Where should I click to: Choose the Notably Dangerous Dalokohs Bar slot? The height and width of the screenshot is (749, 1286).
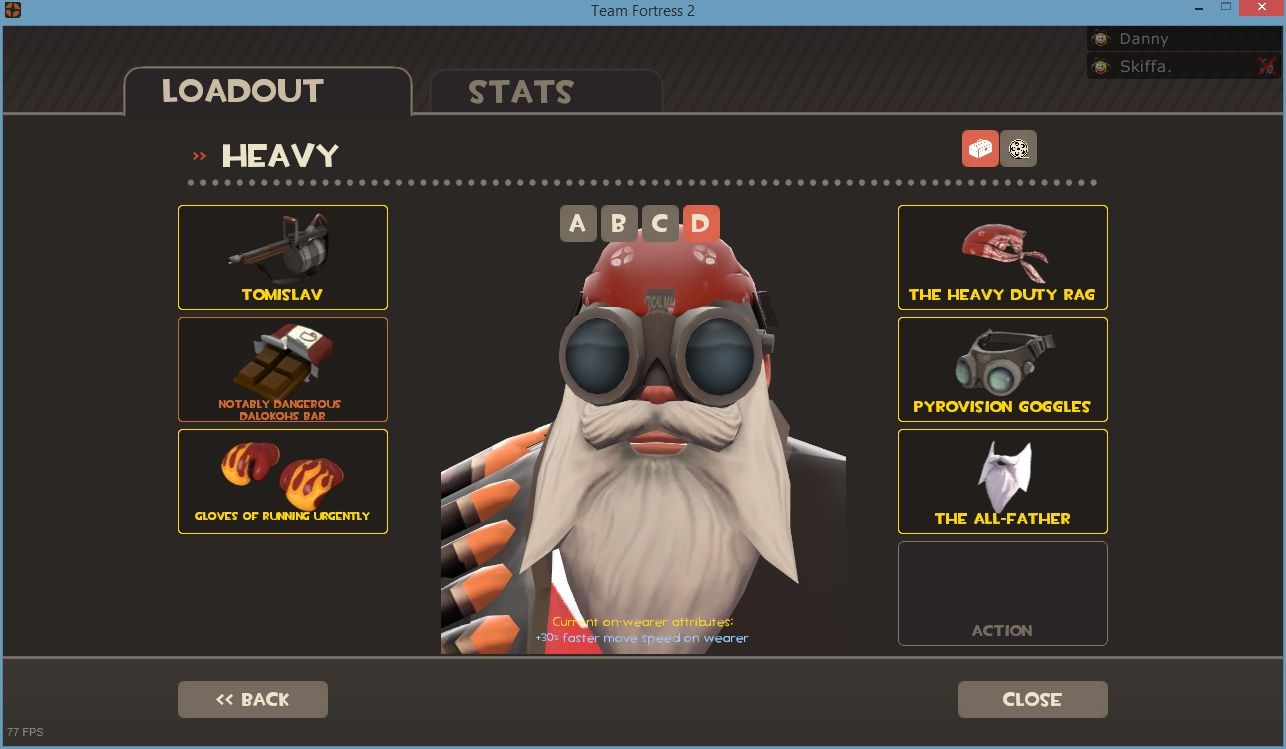[282, 369]
